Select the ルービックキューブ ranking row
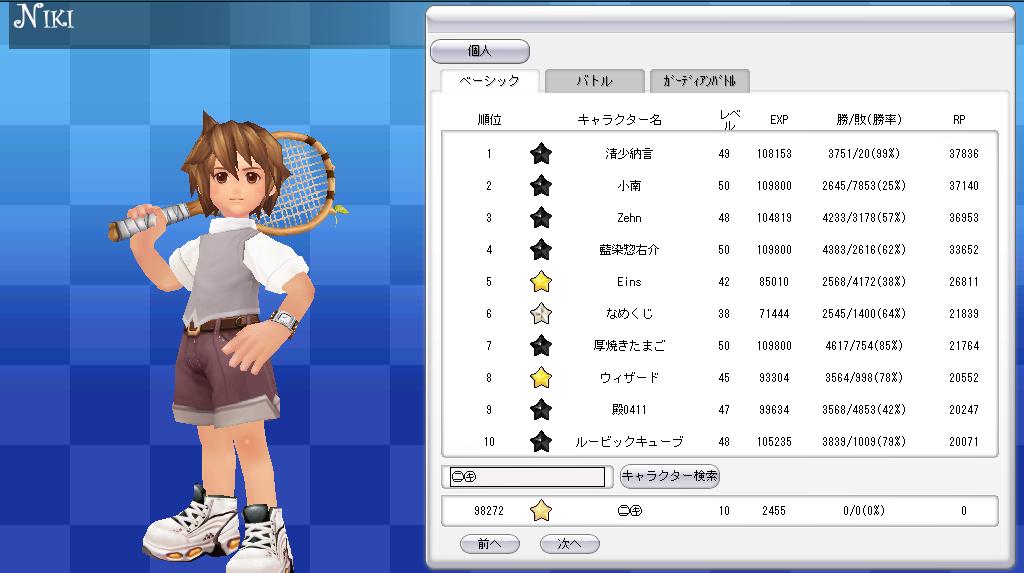This screenshot has height=573, width=1024. 629,442
